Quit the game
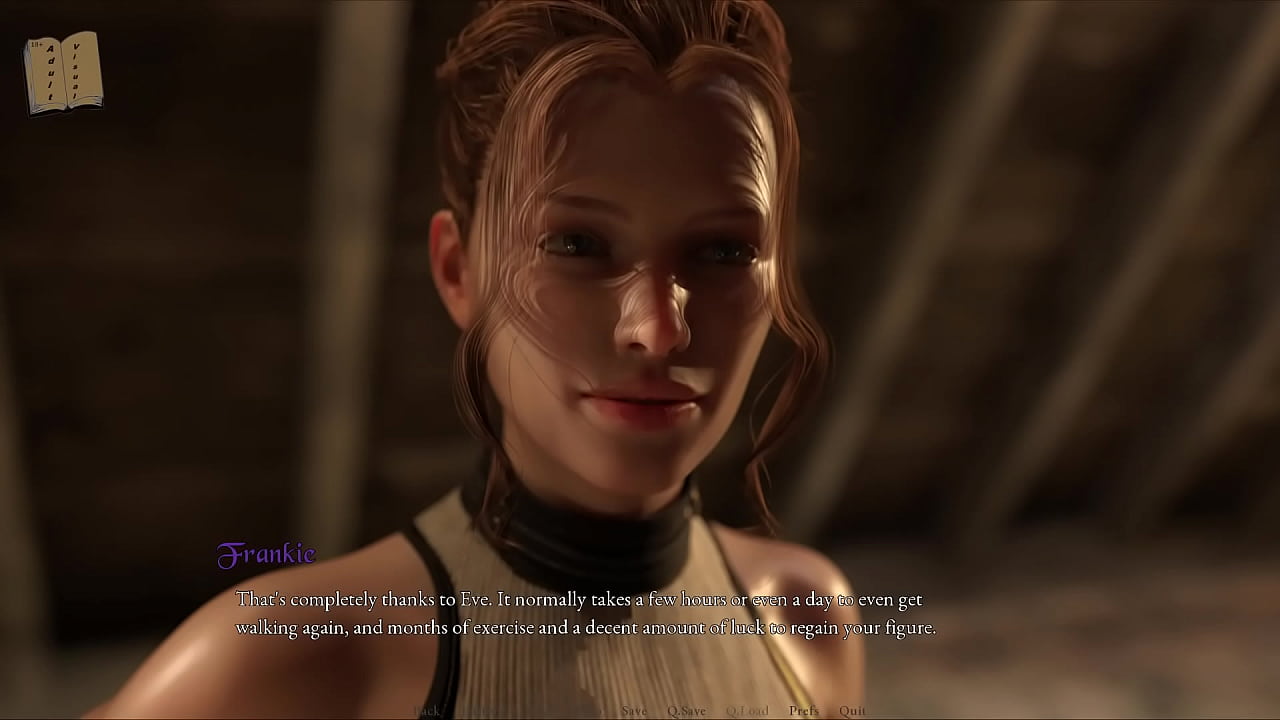The height and width of the screenshot is (720, 1280). coord(852,711)
